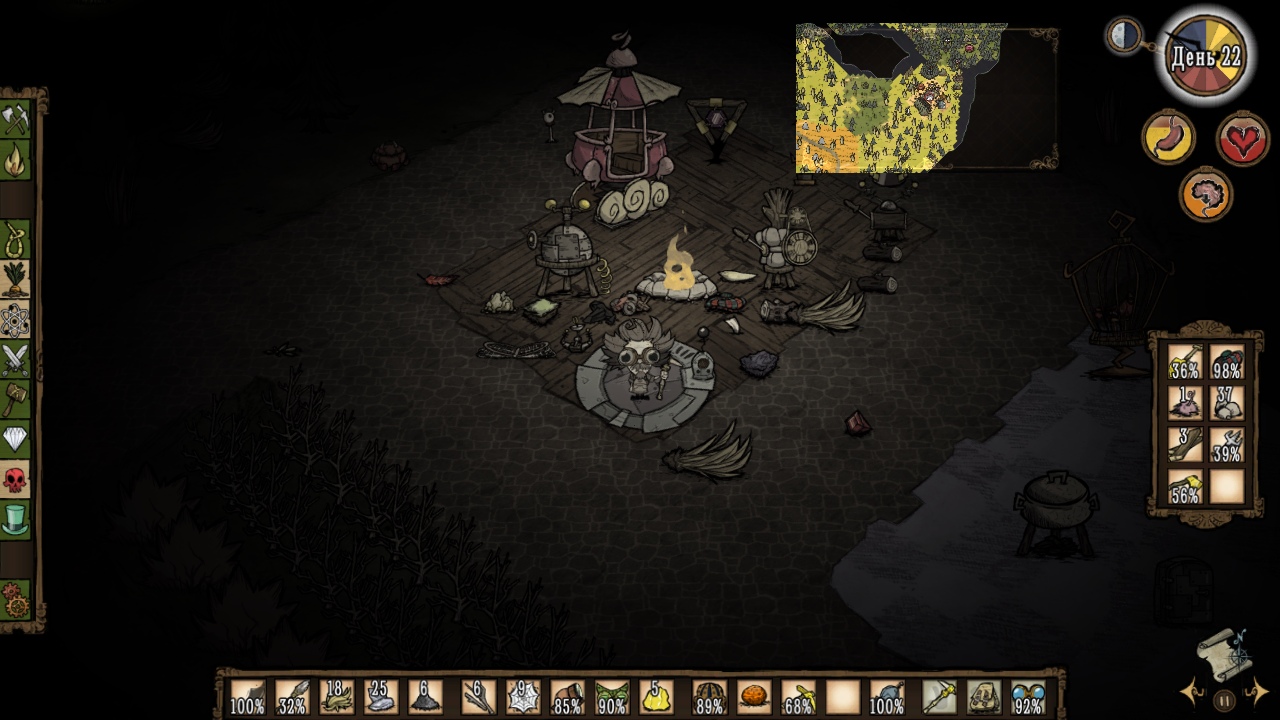This screenshot has height=720, width=1280.
Task: Open the Tools crafting tab
Action: click(16, 119)
